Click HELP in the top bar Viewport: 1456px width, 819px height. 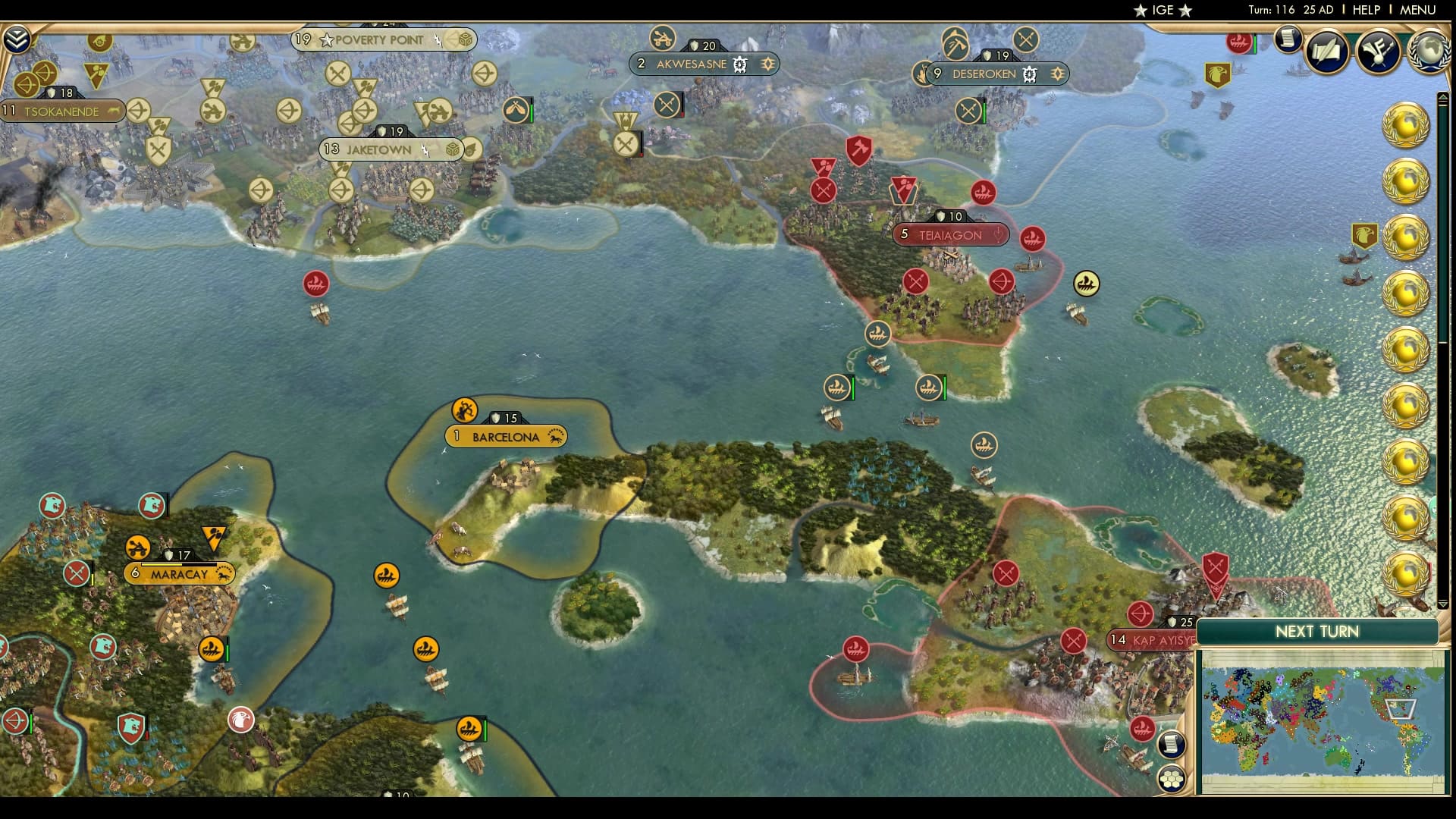pos(1365,10)
